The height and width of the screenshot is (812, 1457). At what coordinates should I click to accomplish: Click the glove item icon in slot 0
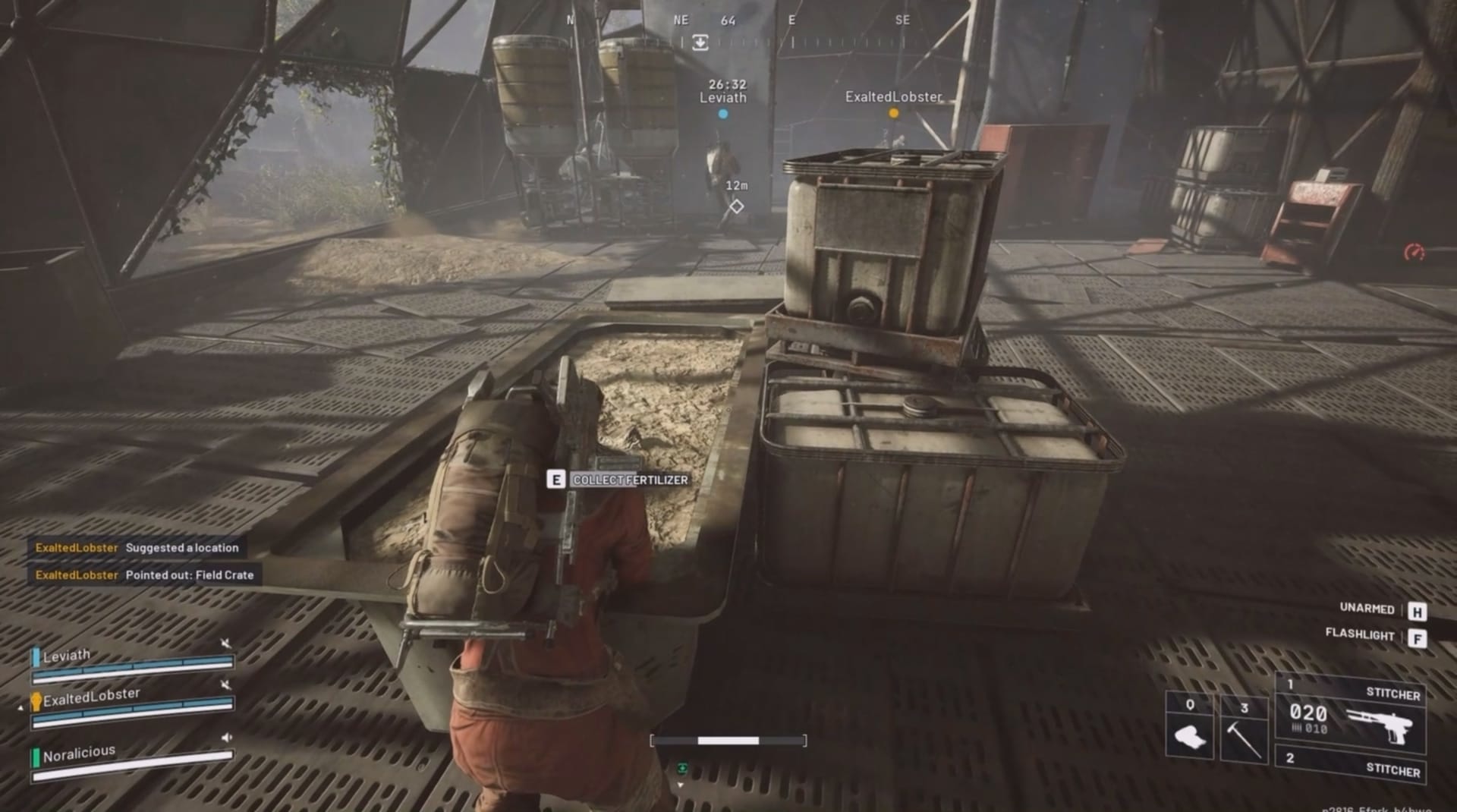click(1190, 735)
